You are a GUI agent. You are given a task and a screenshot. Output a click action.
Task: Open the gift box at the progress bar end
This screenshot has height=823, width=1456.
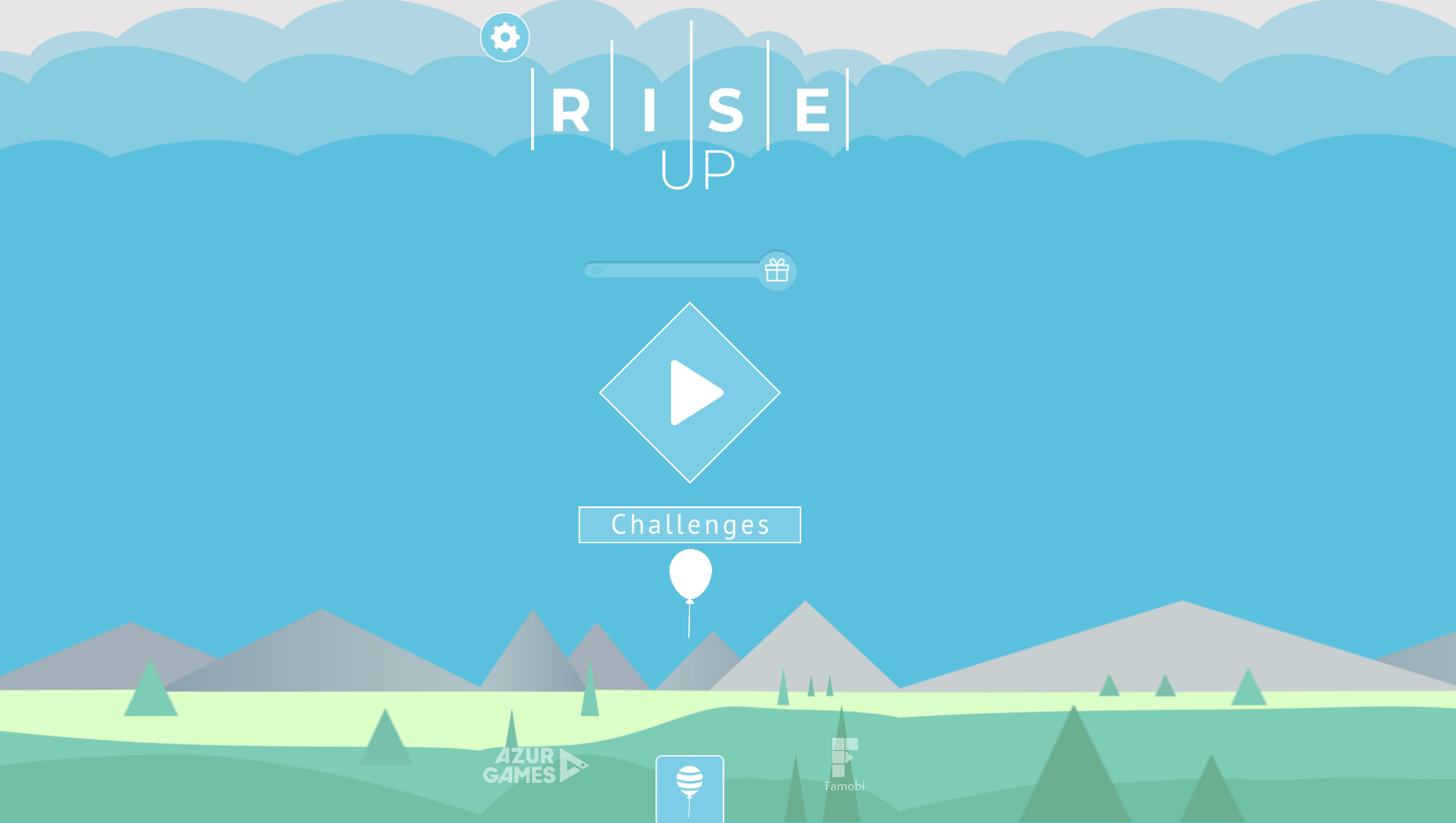(x=775, y=270)
